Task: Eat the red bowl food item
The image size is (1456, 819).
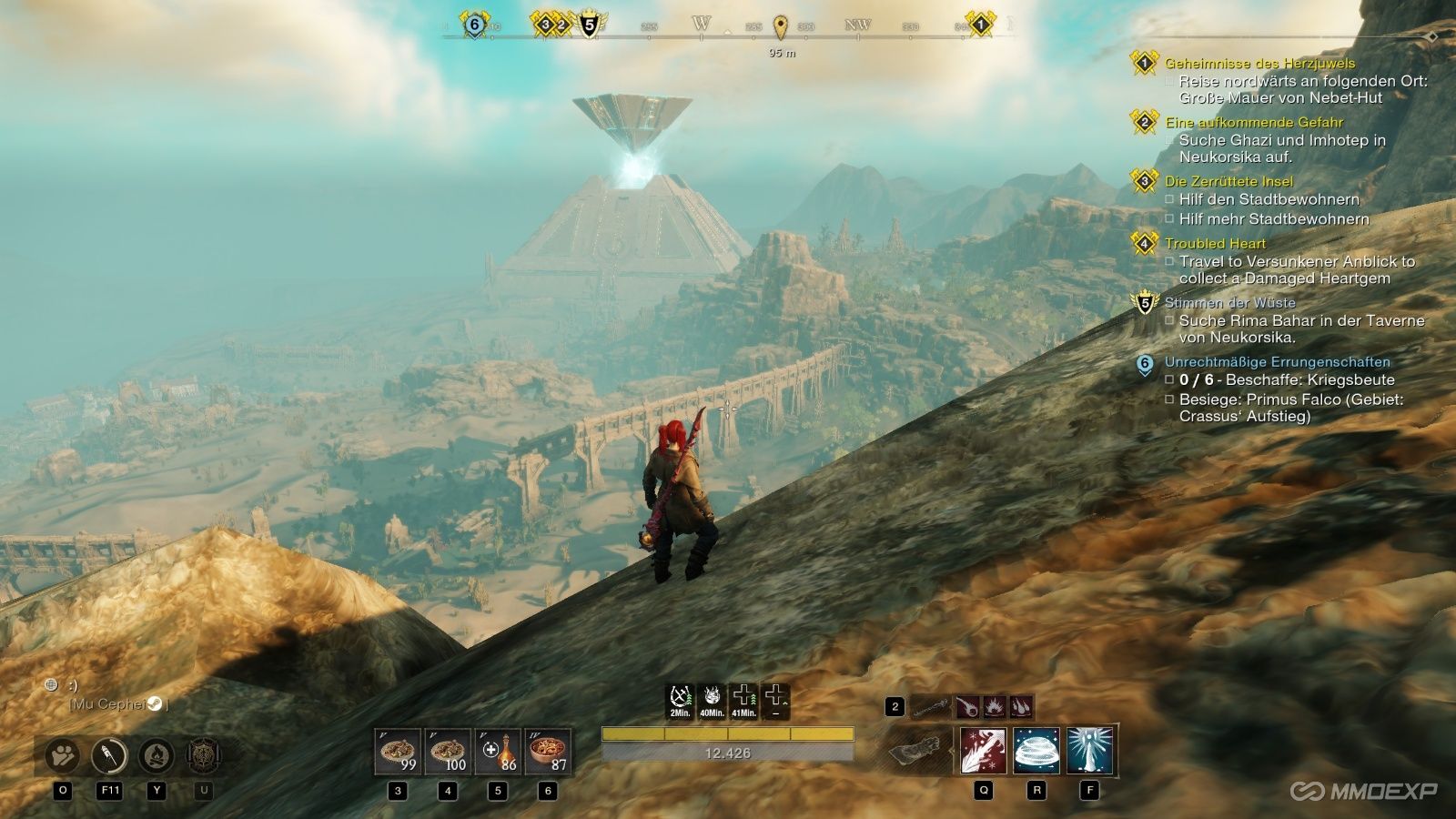Action: click(x=548, y=752)
